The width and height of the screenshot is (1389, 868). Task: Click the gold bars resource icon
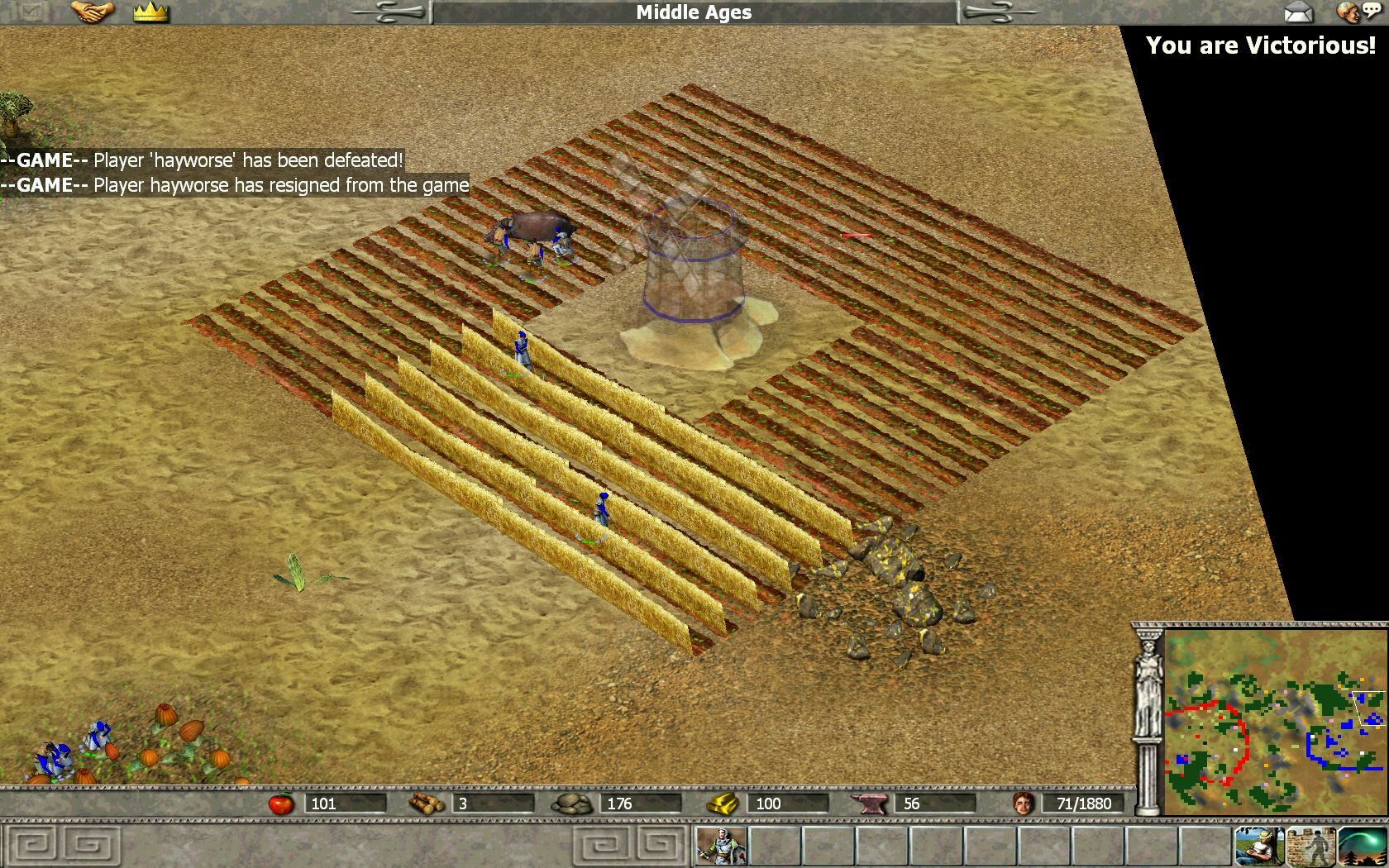point(723,803)
